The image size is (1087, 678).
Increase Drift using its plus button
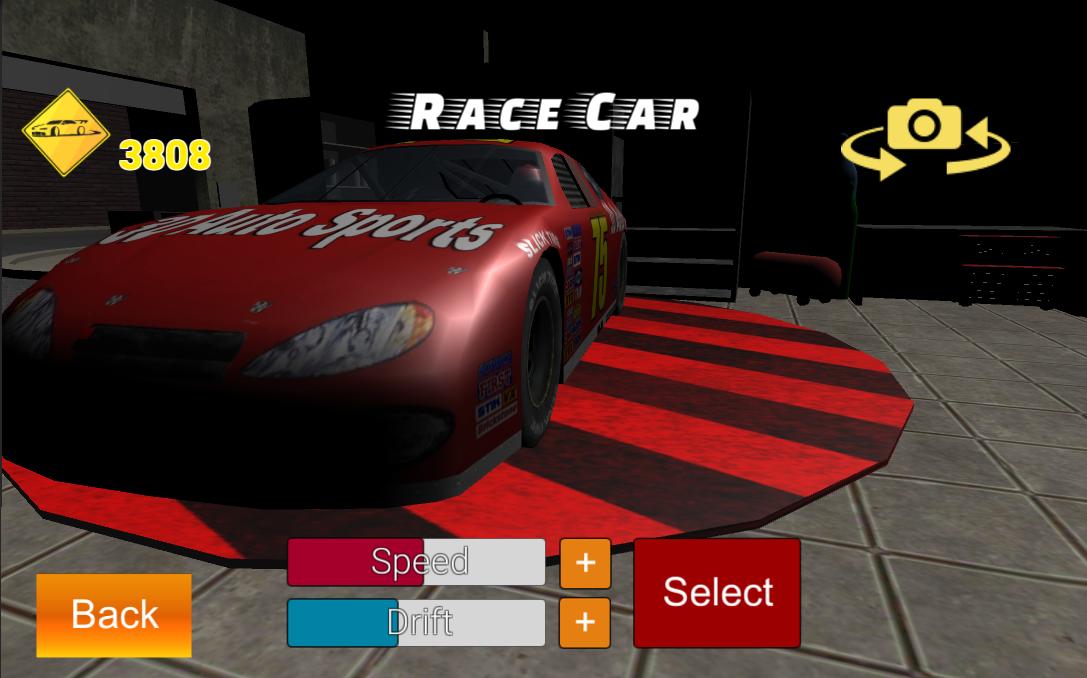(x=585, y=623)
